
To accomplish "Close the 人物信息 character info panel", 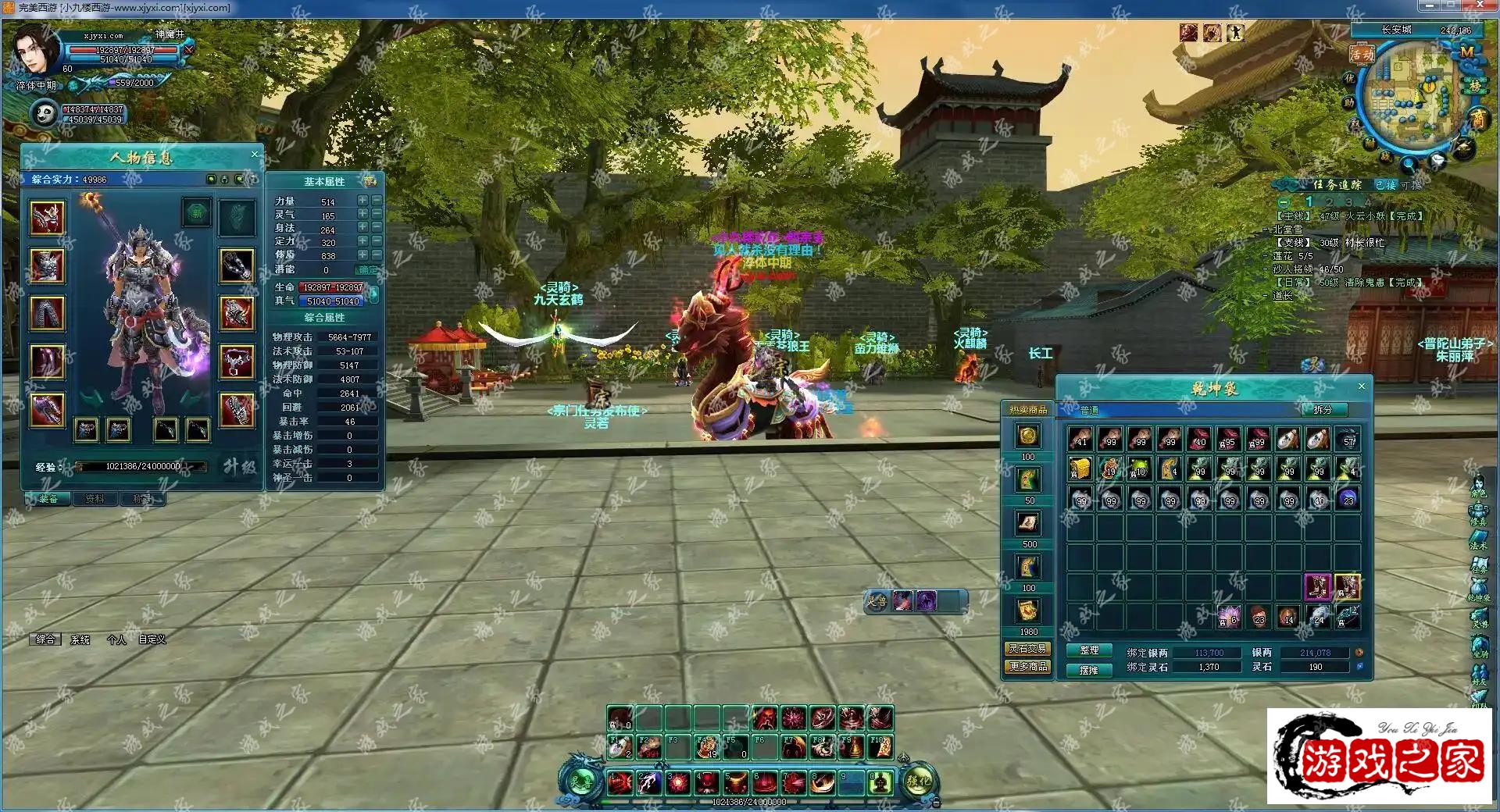I will click(x=254, y=155).
